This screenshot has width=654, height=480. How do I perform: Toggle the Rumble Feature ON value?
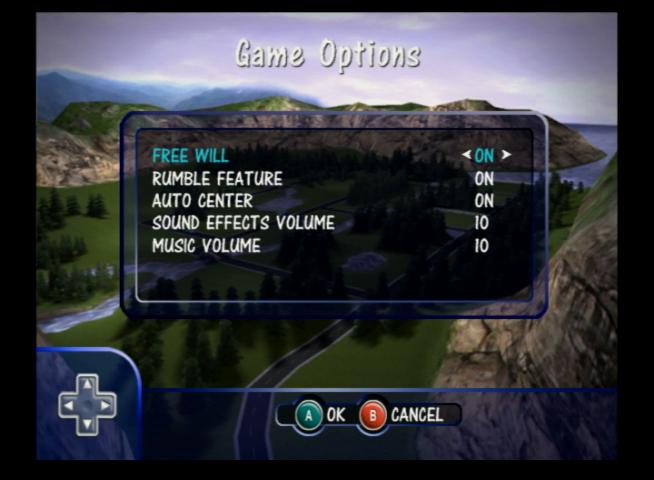point(484,179)
